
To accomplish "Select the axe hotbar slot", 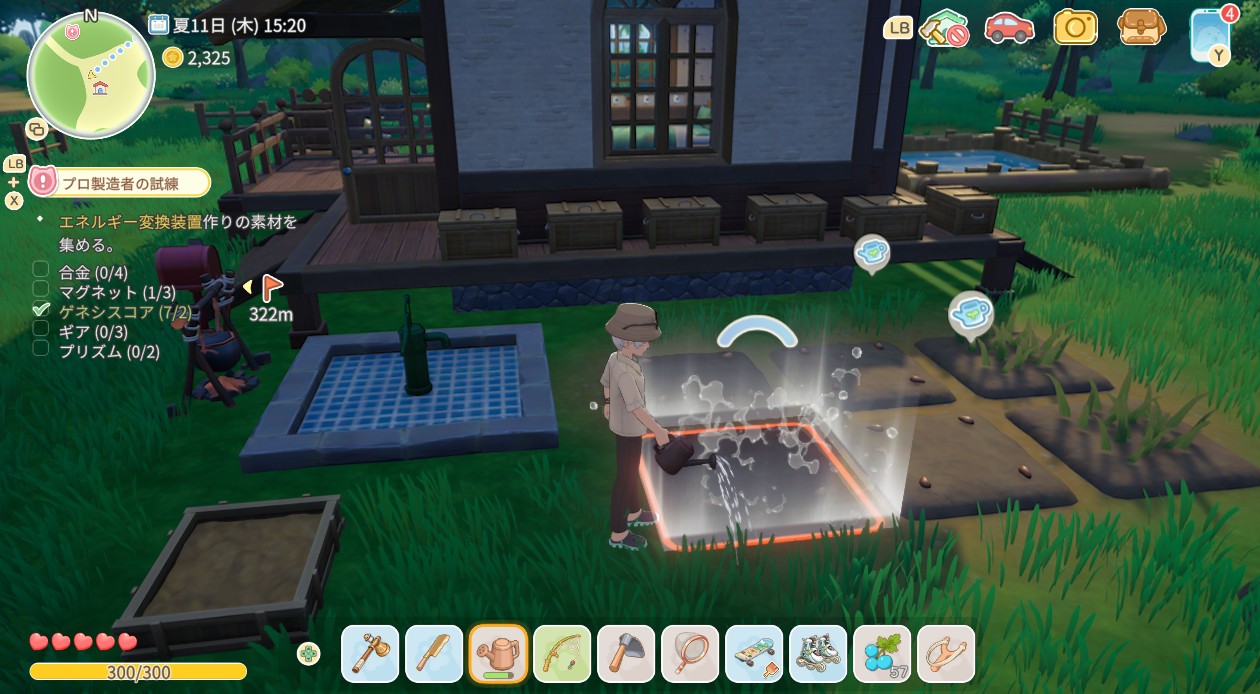I will pyautogui.click(x=626, y=654).
